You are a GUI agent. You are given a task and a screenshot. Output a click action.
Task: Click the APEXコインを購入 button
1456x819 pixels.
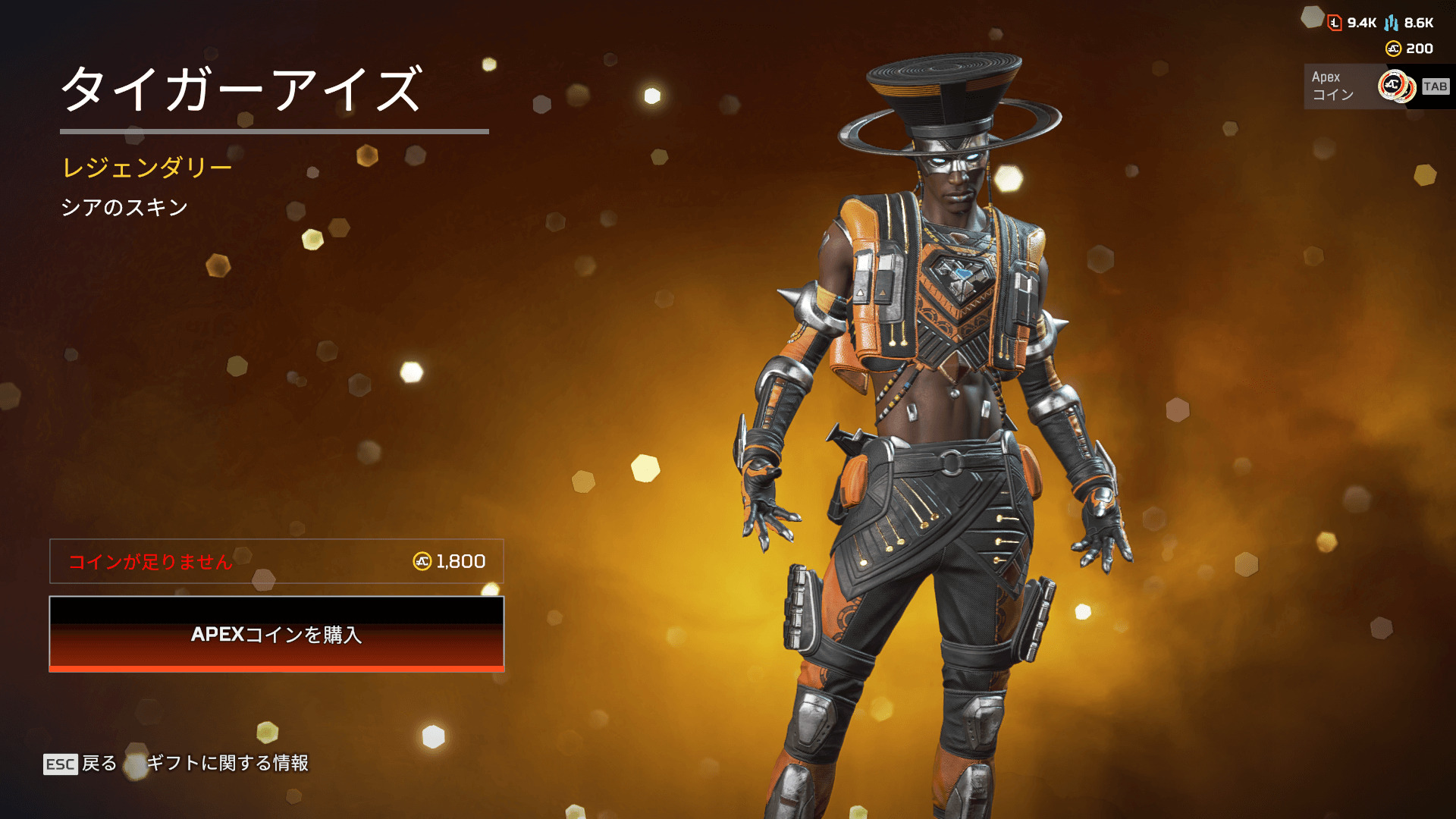pyautogui.click(x=276, y=634)
